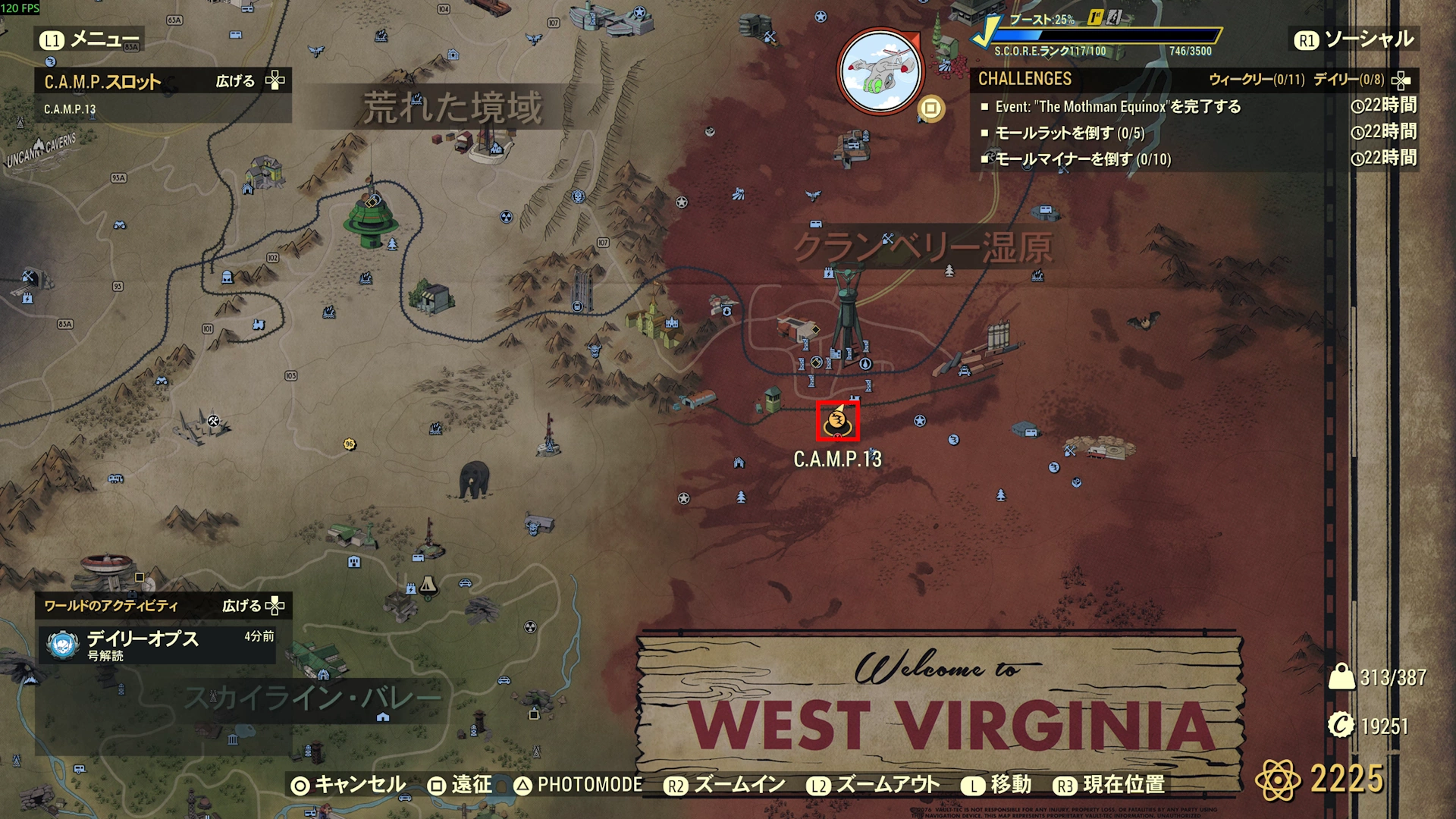
Task: Open the C.A.M.P.13 slot entry
Action: 70,109
